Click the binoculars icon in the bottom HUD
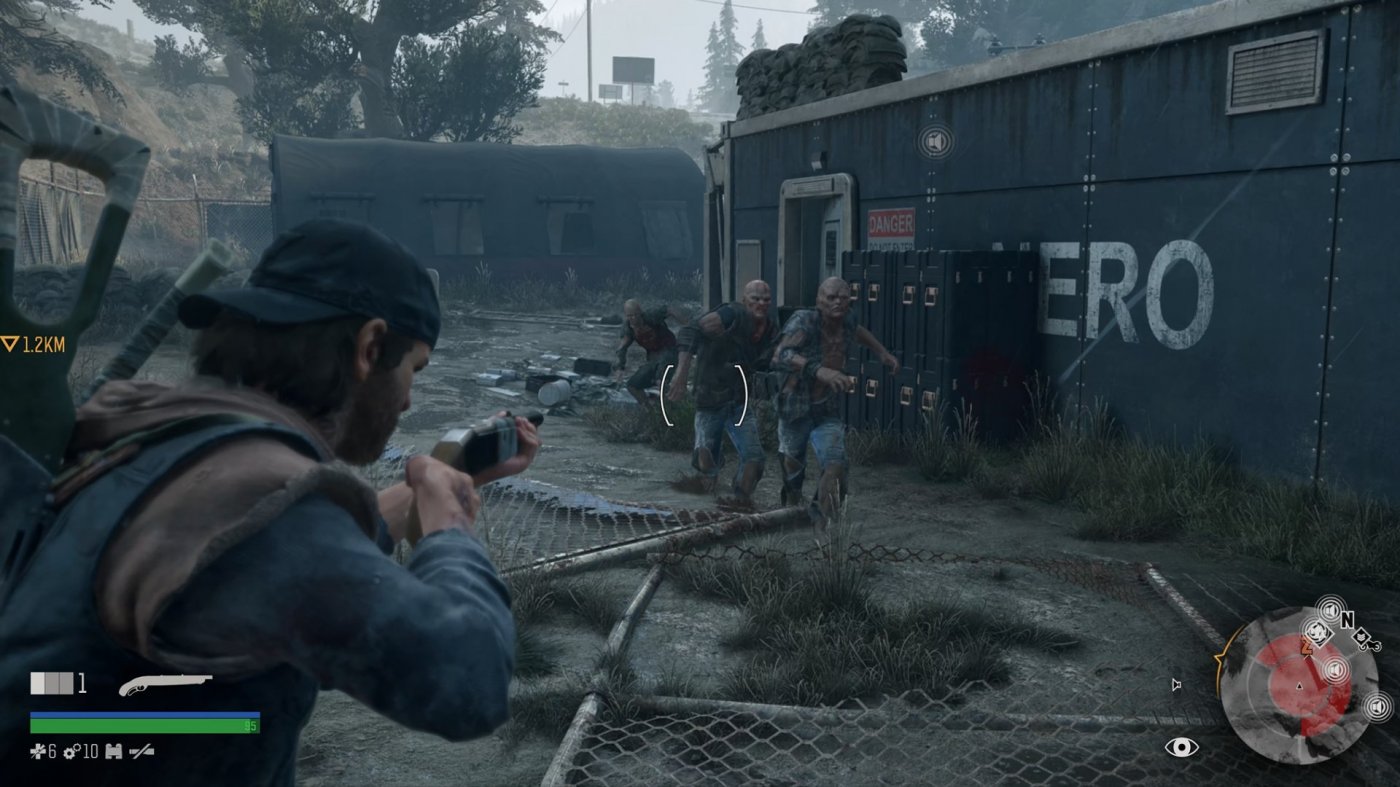Image resolution: width=1400 pixels, height=787 pixels. (114, 751)
